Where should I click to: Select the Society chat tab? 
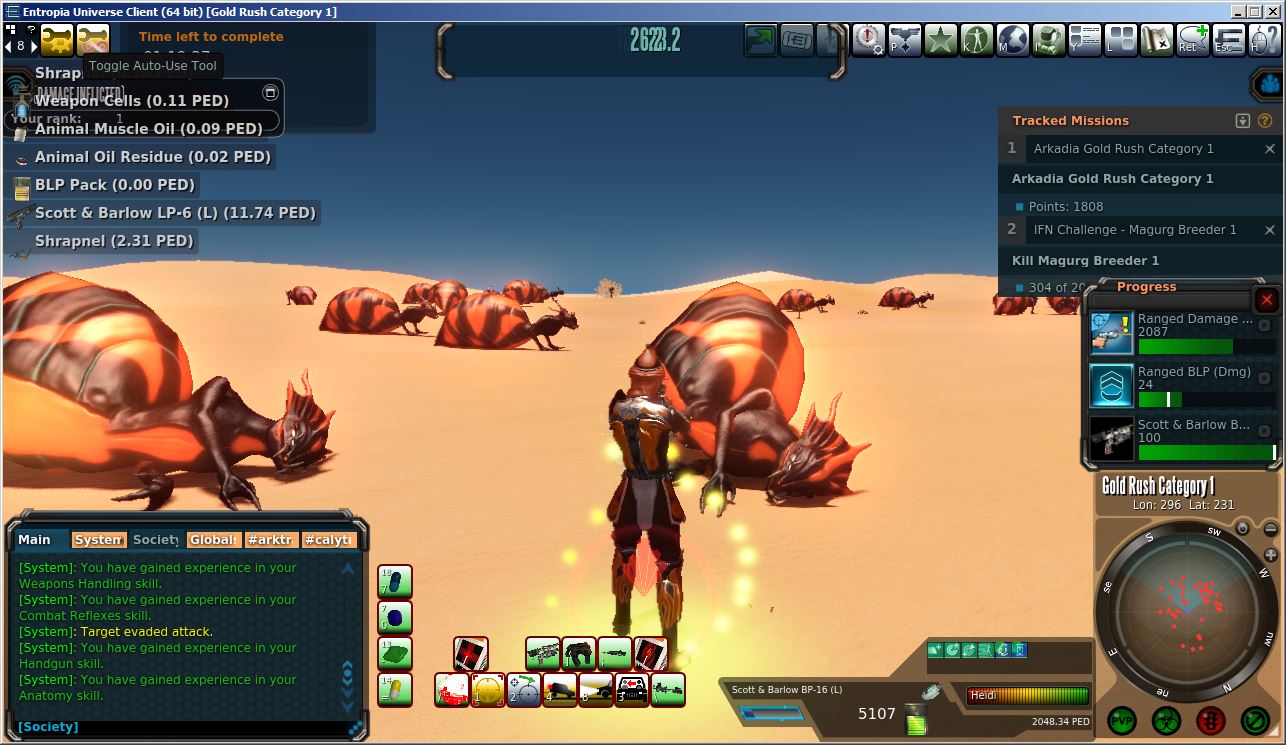pos(155,540)
